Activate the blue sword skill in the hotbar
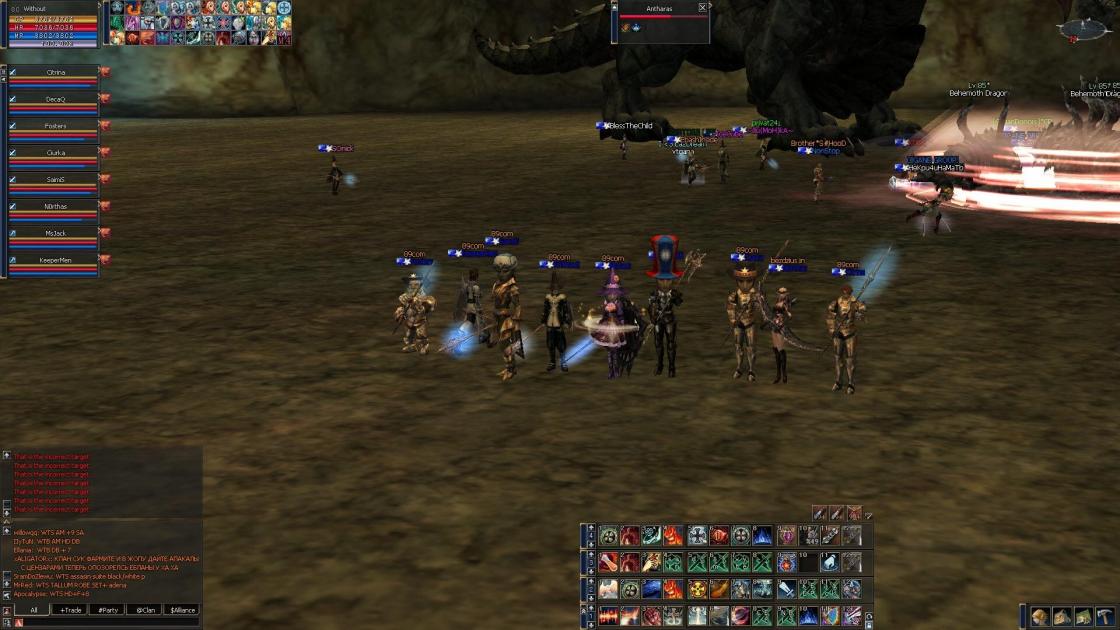 coord(786,590)
